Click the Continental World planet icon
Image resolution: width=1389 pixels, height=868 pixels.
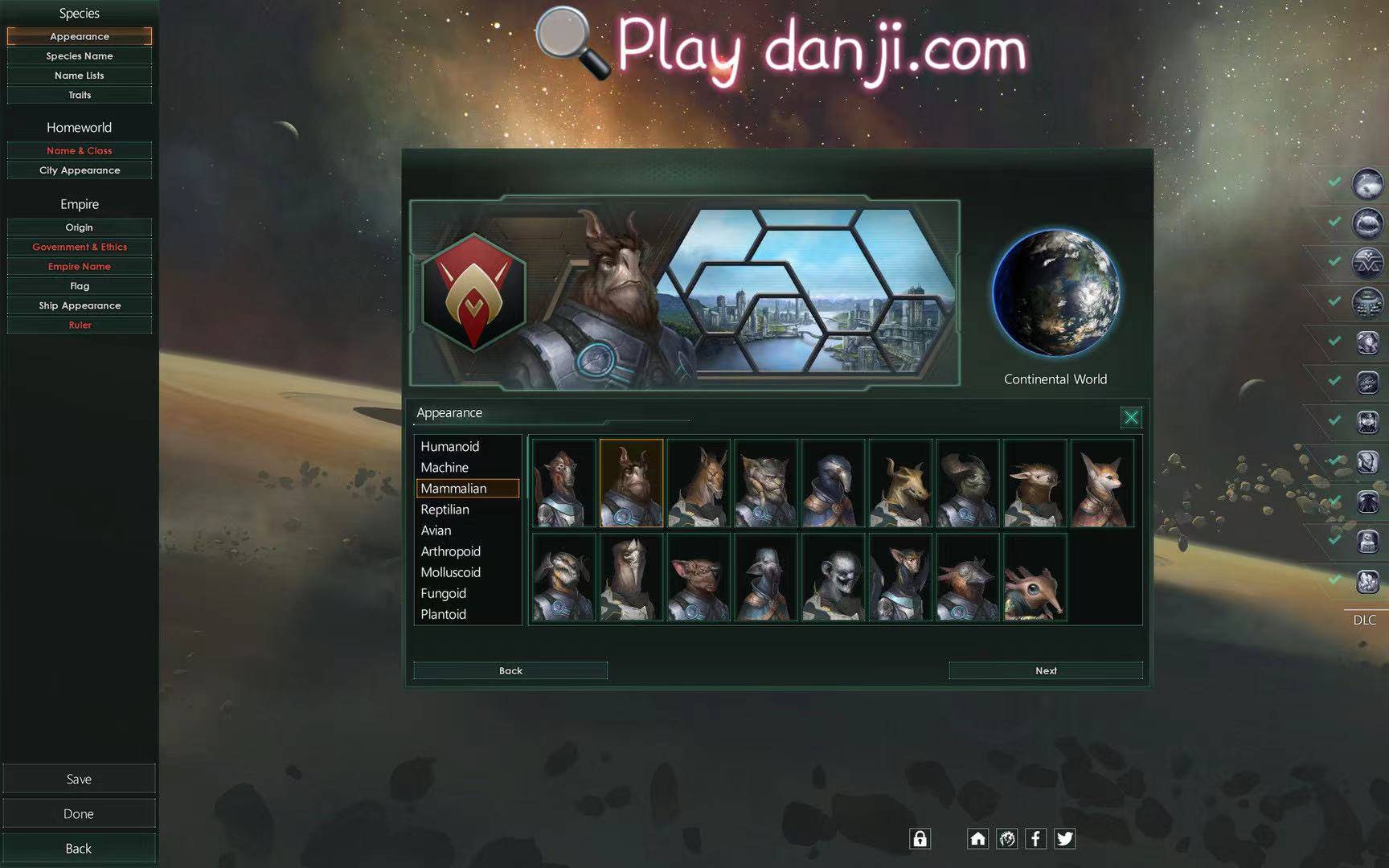[x=1055, y=293]
